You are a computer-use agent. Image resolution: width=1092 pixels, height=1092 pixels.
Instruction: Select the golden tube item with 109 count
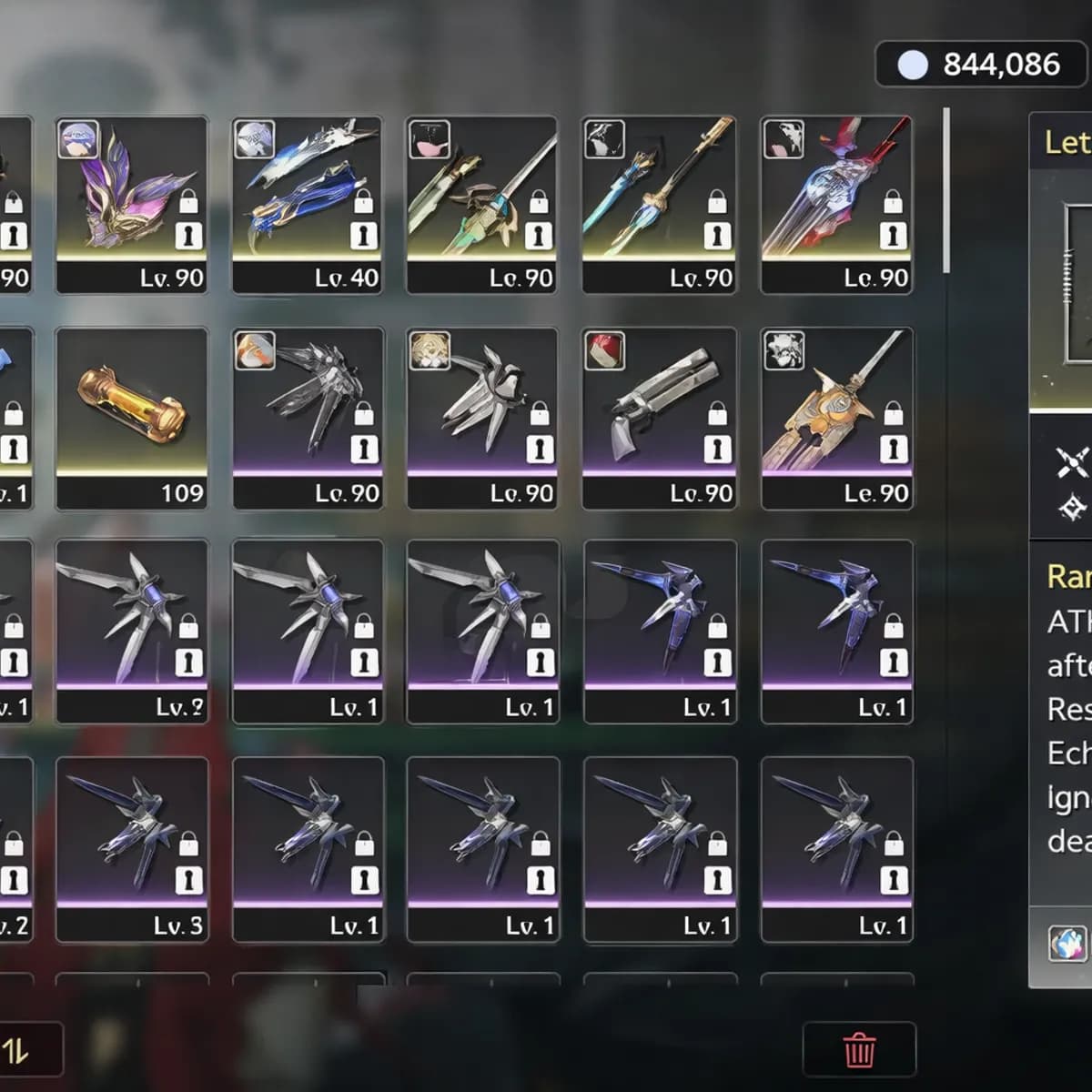(x=132, y=419)
